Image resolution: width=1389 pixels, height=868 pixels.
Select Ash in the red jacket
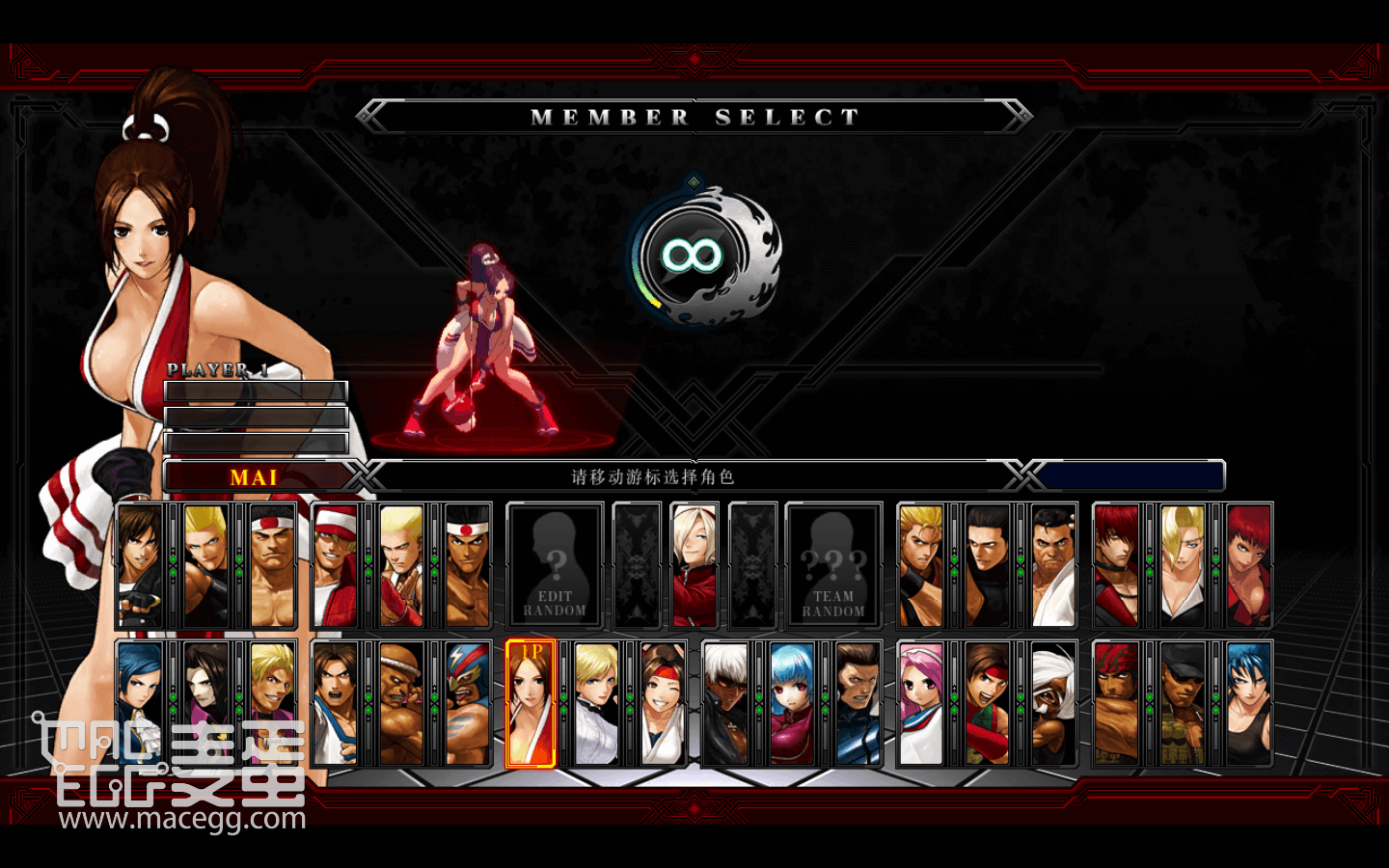pyautogui.click(x=694, y=566)
